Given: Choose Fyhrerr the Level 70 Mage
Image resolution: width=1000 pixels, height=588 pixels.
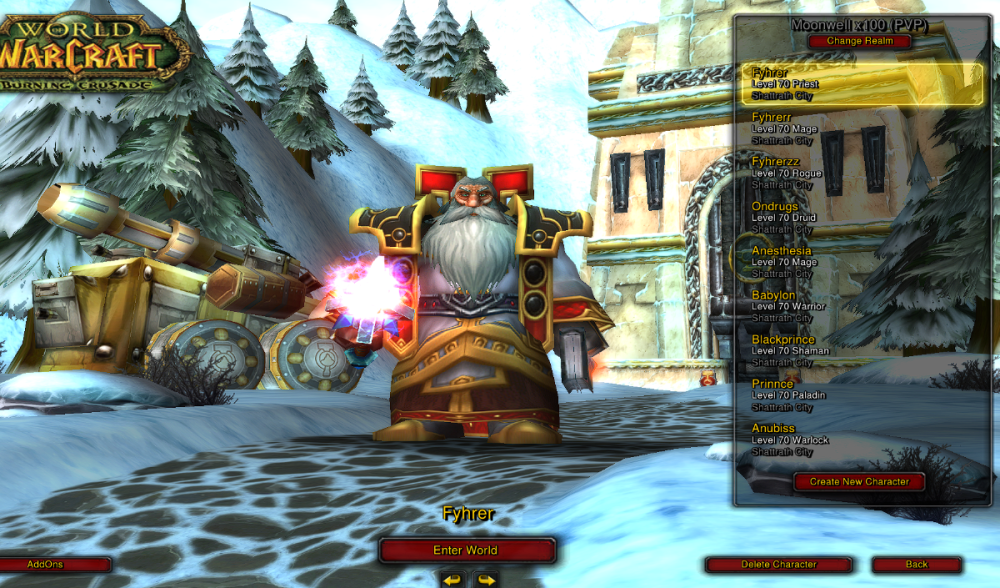Looking at the screenshot, I should (x=861, y=129).
